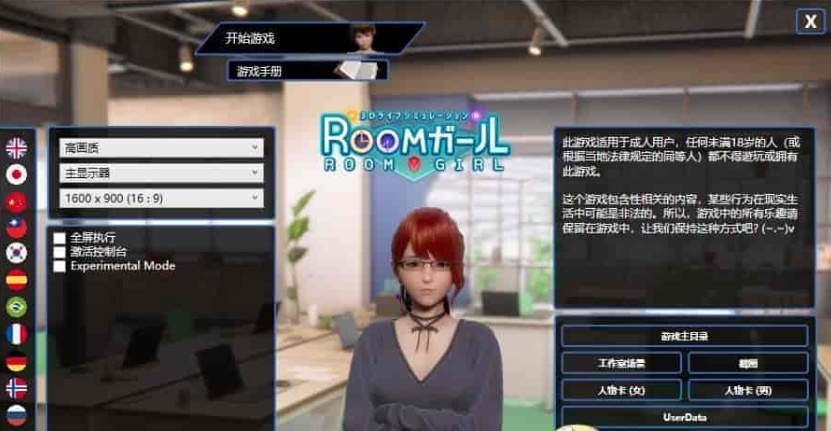This screenshot has height=431, width=831.
Task: Enable the 激活控制台 console checkbox
Action: (x=60, y=252)
